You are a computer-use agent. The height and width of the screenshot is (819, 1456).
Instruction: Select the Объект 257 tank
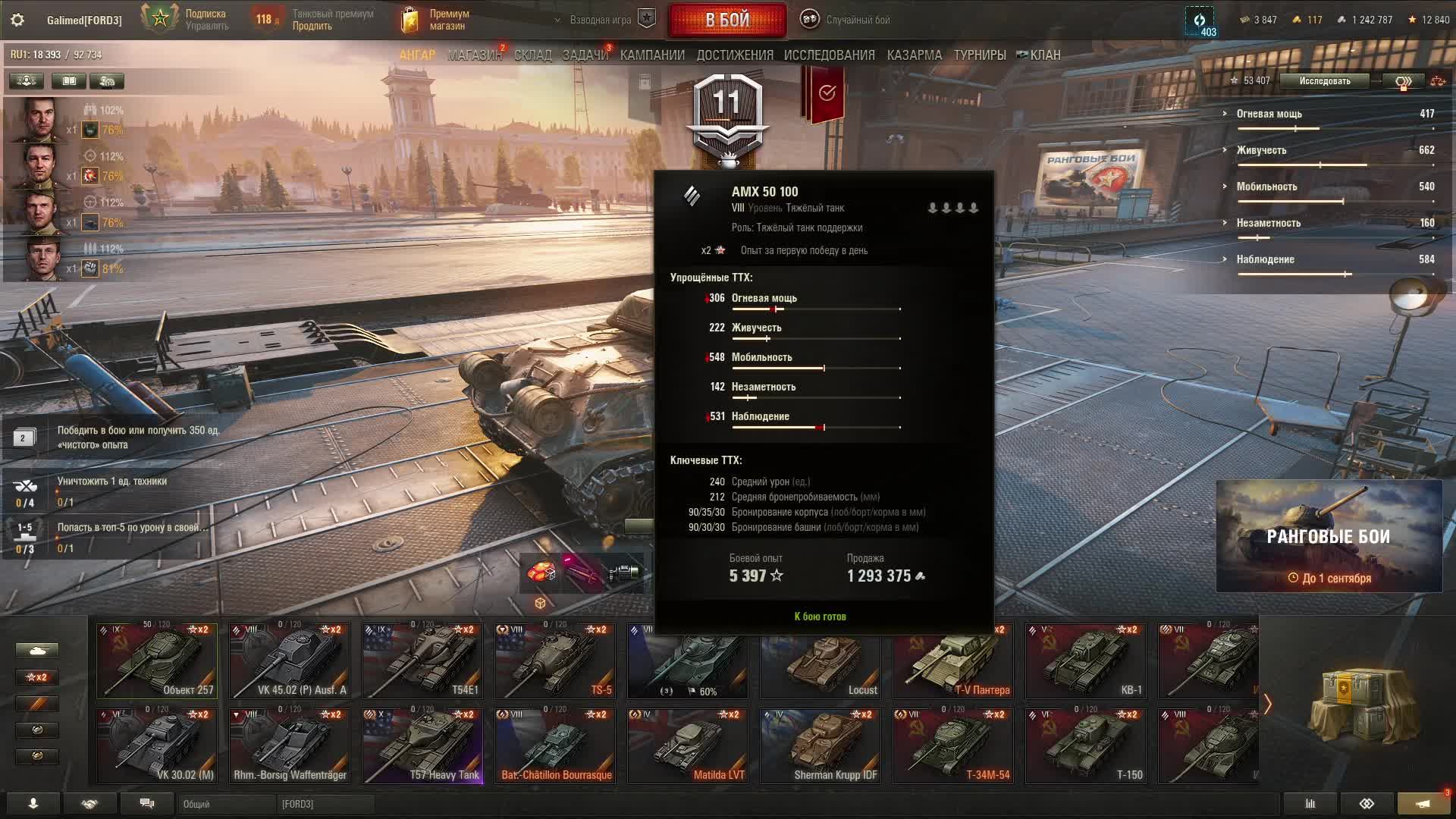tap(157, 661)
